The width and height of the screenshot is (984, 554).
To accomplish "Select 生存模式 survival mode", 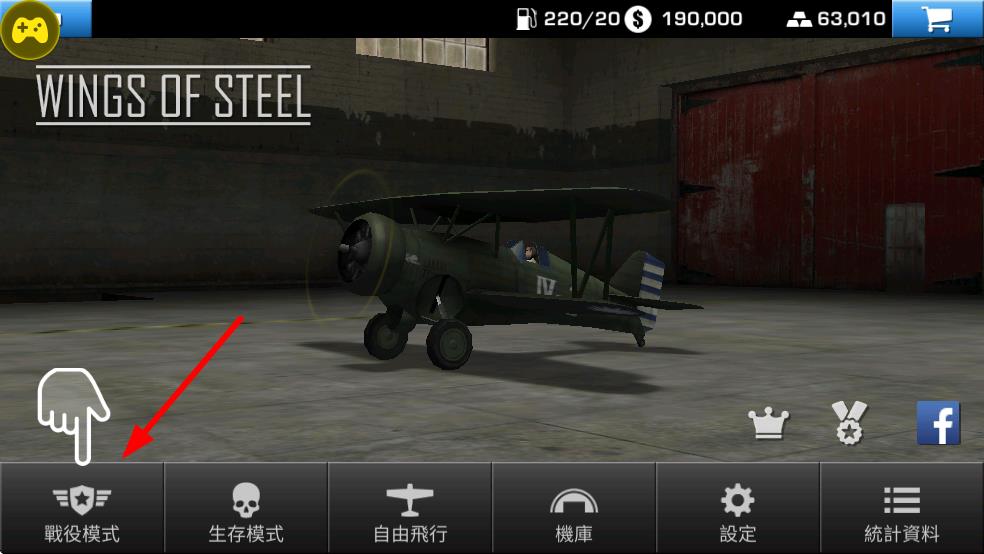I will pos(246,508).
